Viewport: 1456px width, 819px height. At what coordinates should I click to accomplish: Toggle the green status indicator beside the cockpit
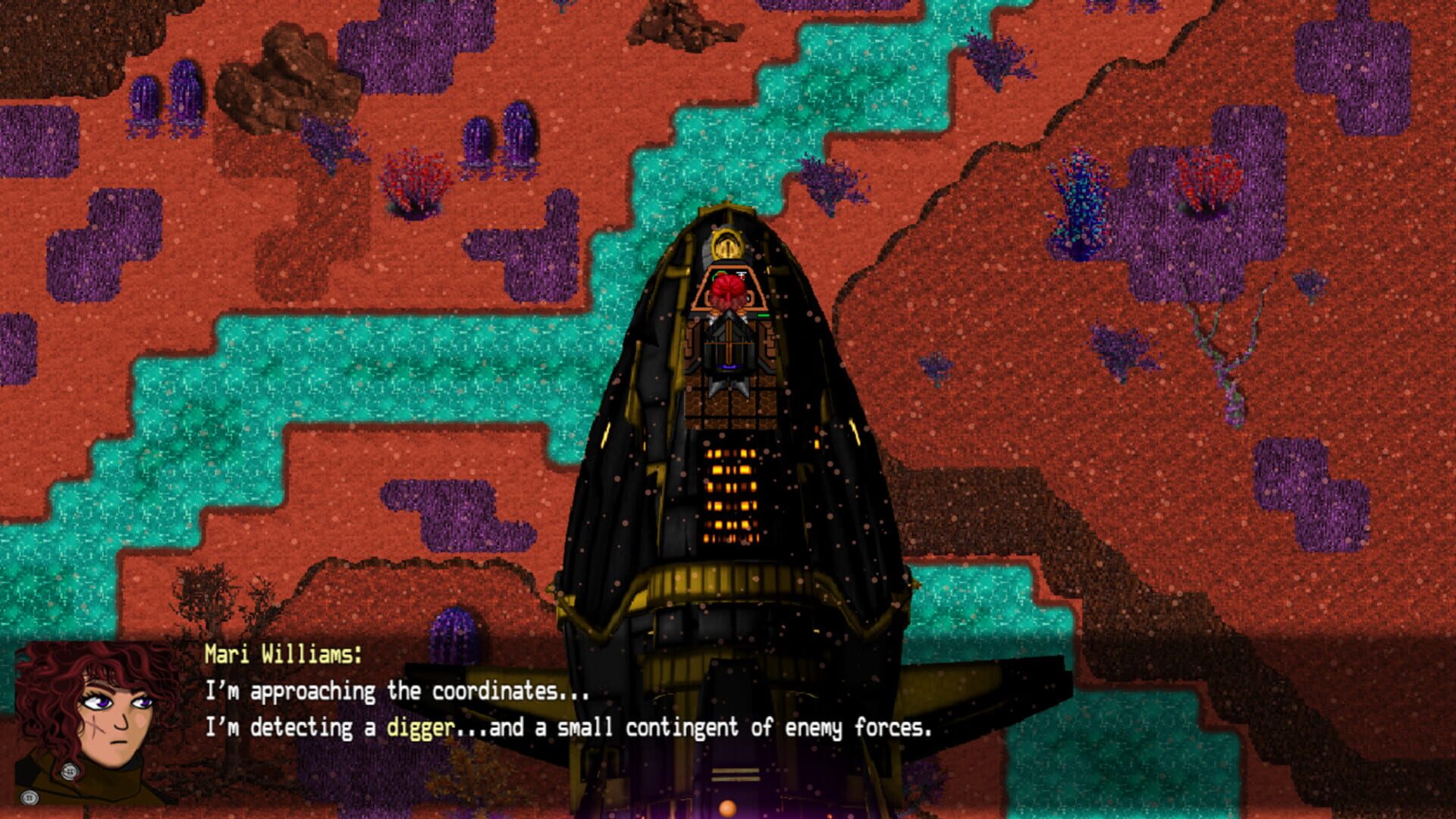tap(719, 275)
